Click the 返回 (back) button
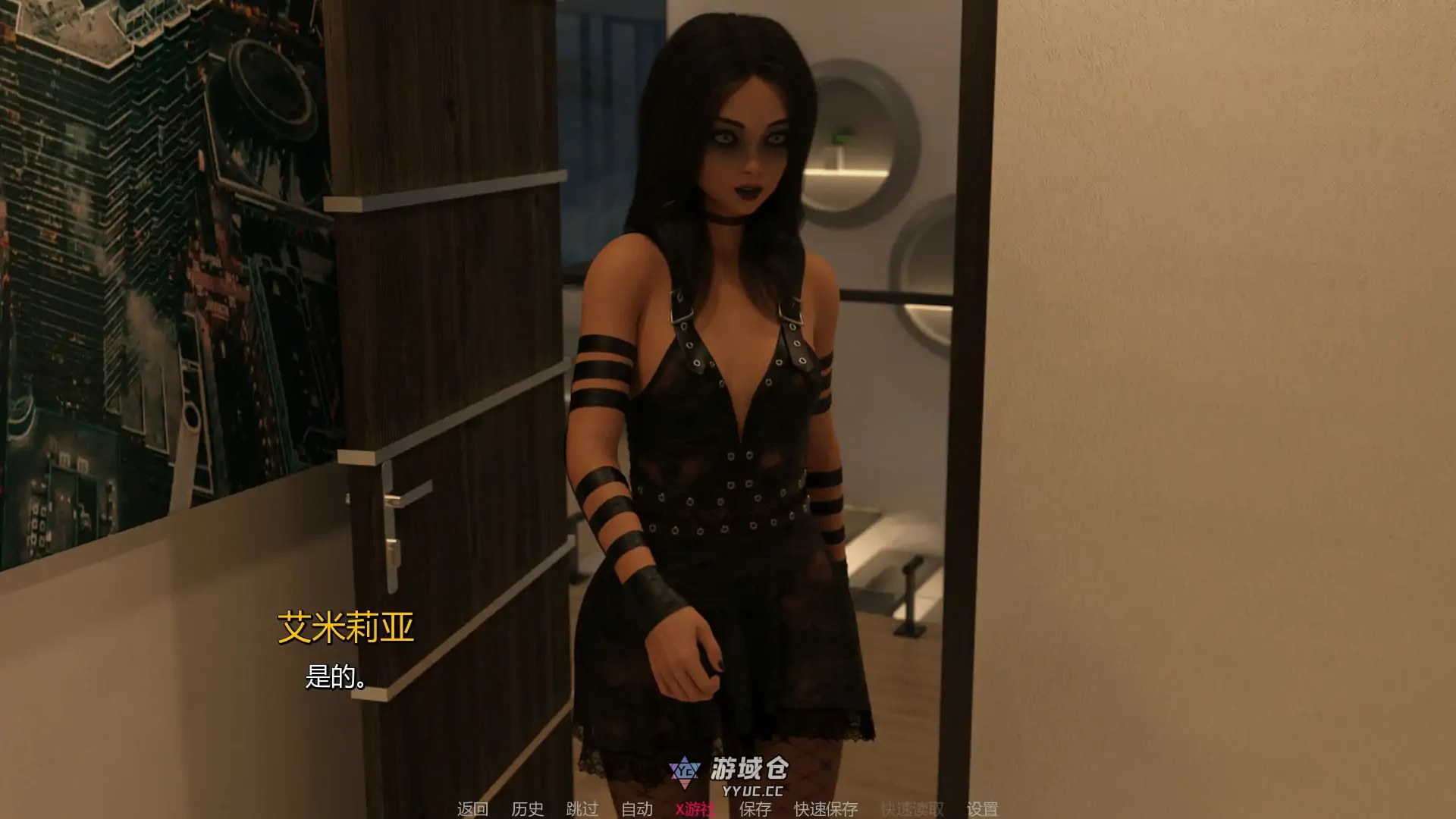This screenshot has height=819, width=1456. (x=472, y=809)
